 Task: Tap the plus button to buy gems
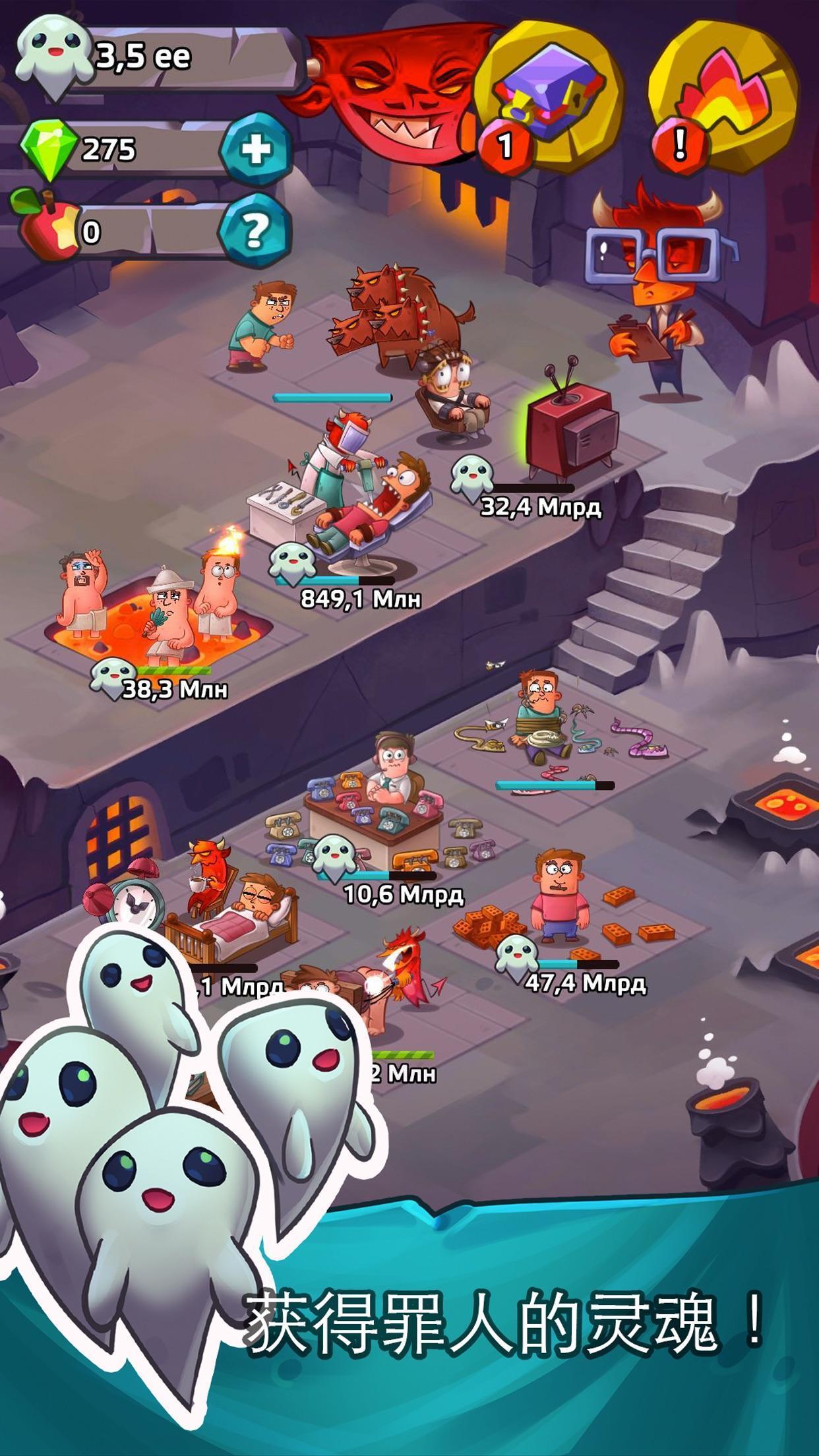point(256,149)
